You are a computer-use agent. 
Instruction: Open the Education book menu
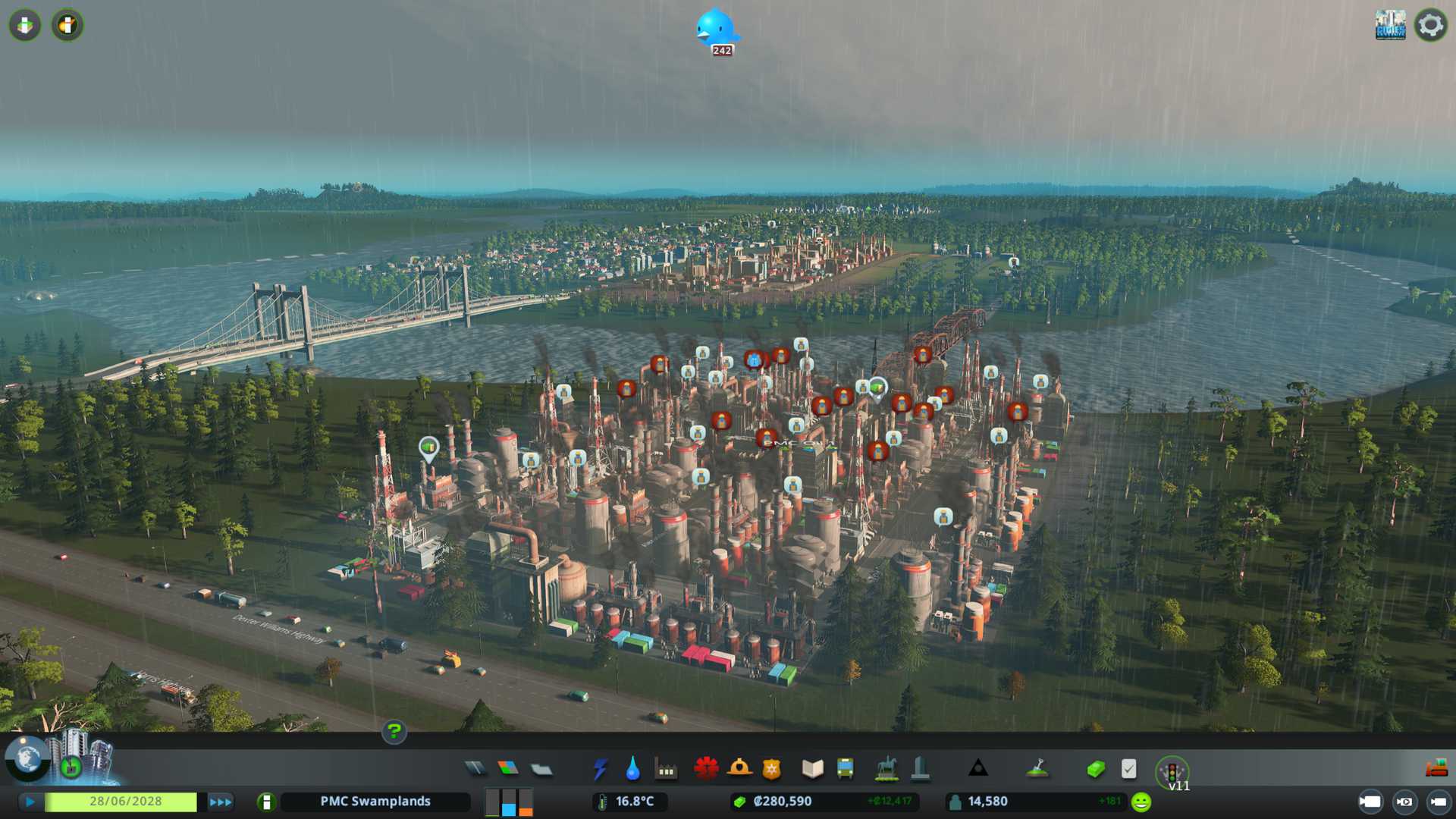pos(812,769)
